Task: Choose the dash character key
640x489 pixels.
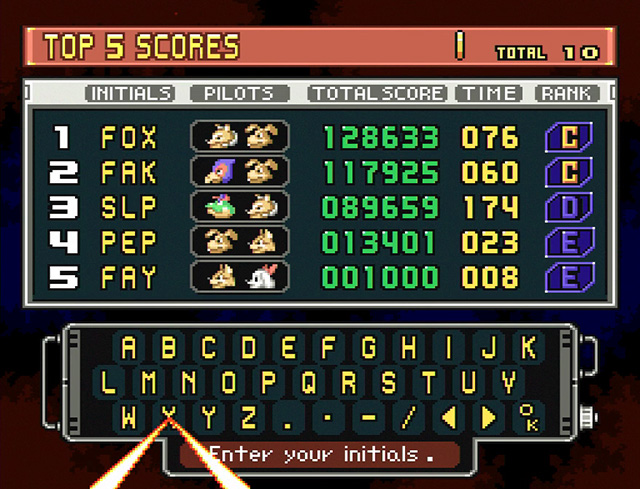Action: [368, 416]
